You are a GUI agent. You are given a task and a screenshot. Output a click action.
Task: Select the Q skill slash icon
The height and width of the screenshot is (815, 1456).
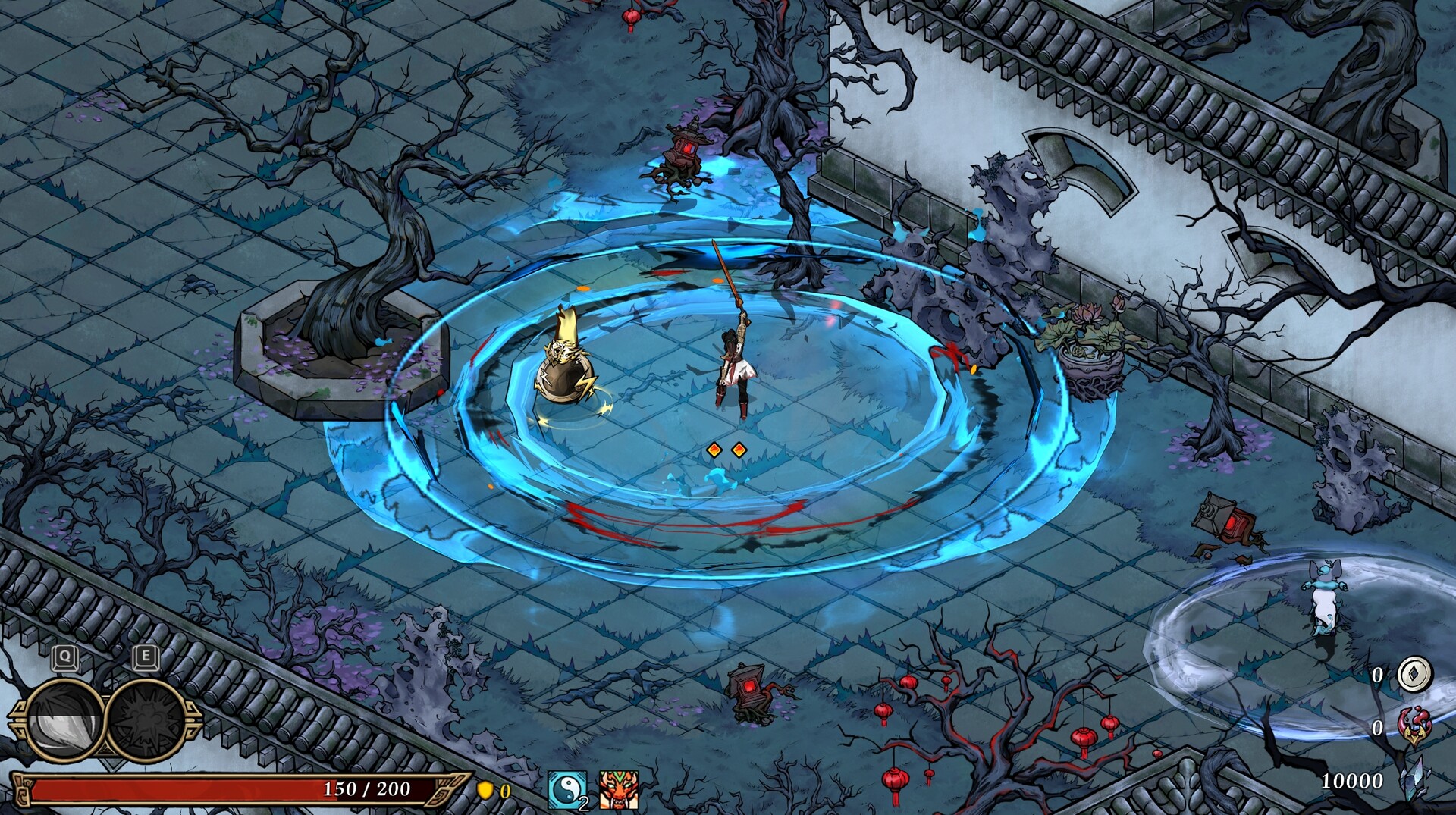[x=66, y=718]
